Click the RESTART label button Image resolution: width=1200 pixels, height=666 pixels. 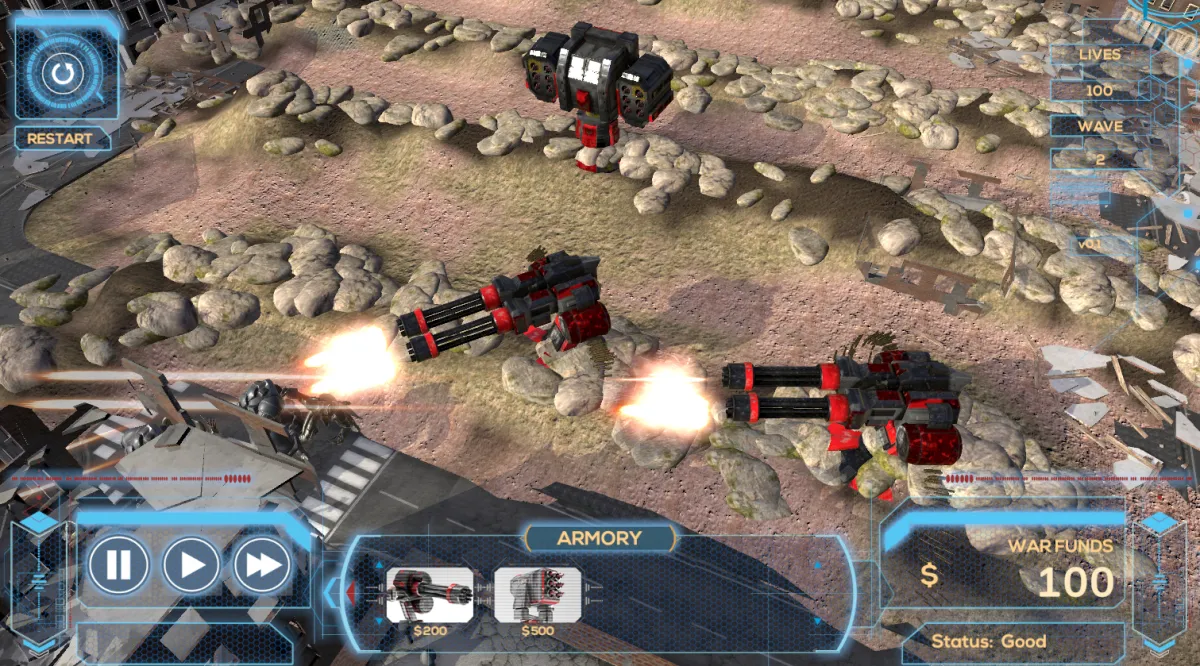(x=60, y=139)
